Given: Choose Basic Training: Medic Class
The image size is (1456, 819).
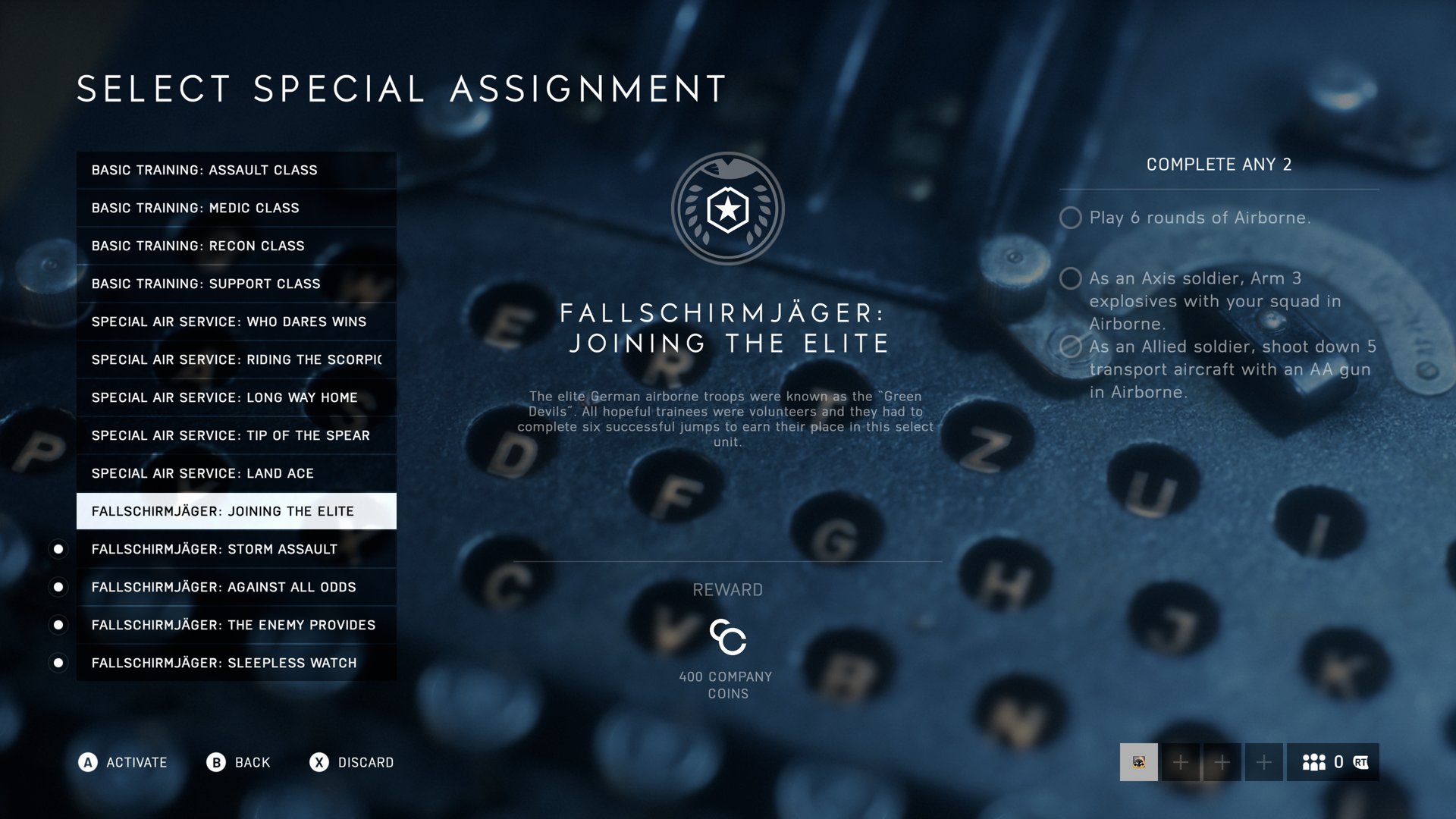Looking at the screenshot, I should [236, 208].
